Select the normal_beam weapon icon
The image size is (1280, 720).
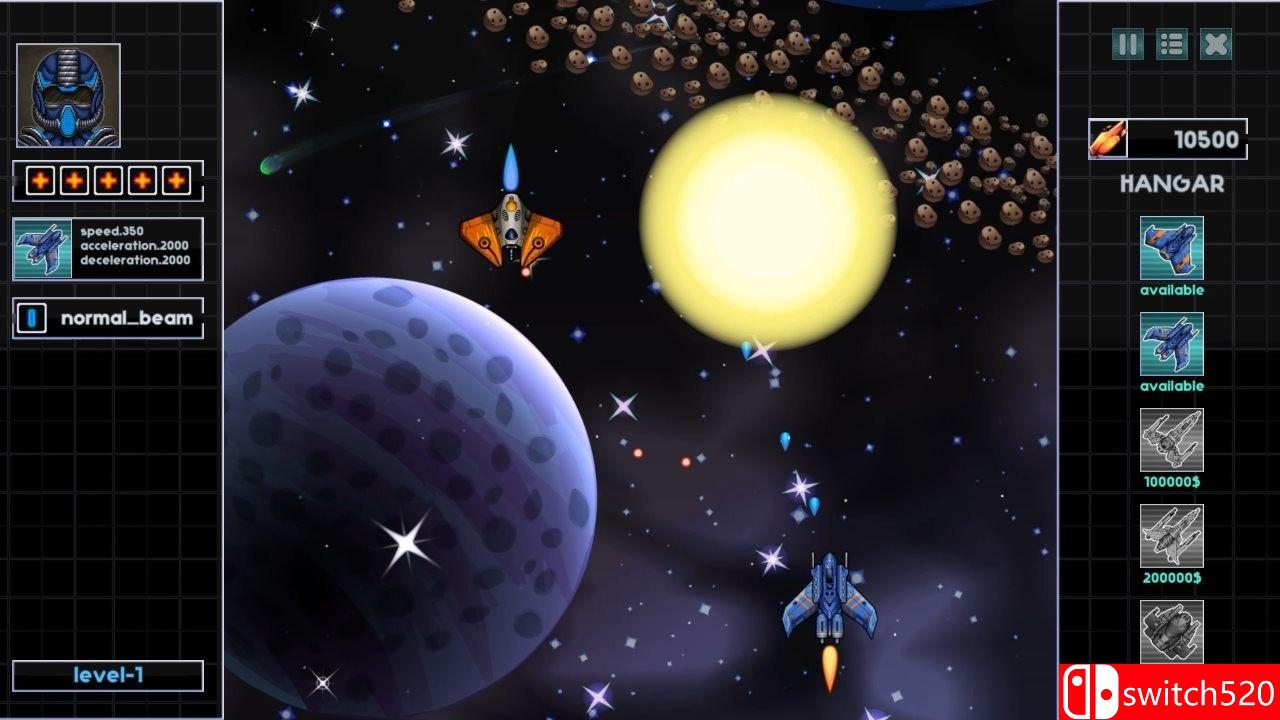(31, 317)
